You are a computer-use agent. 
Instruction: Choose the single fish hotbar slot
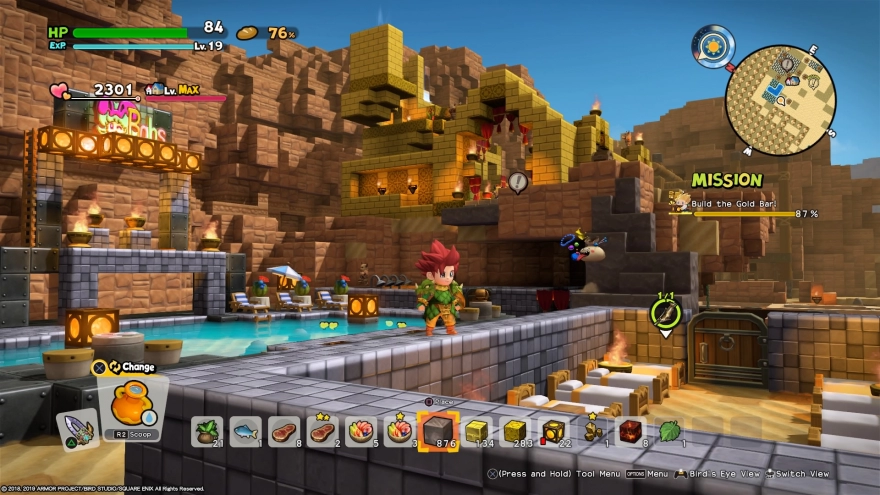245,432
